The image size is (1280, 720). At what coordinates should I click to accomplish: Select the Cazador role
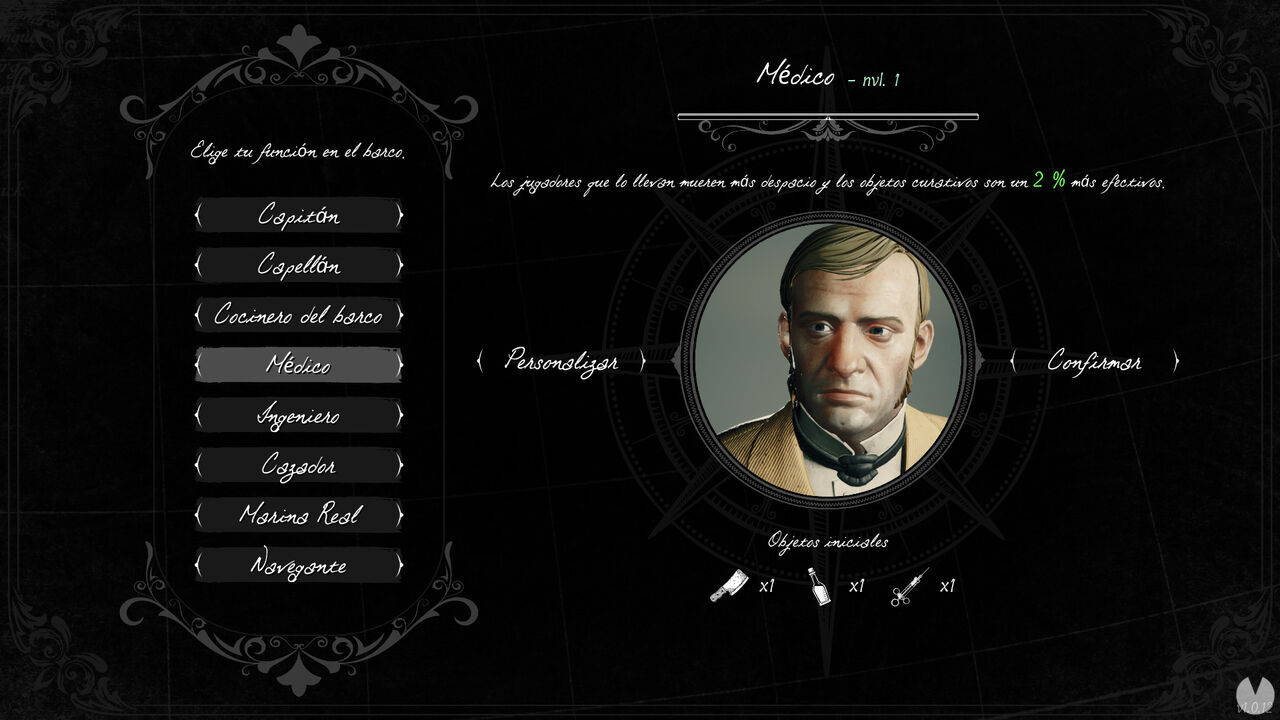[299, 465]
